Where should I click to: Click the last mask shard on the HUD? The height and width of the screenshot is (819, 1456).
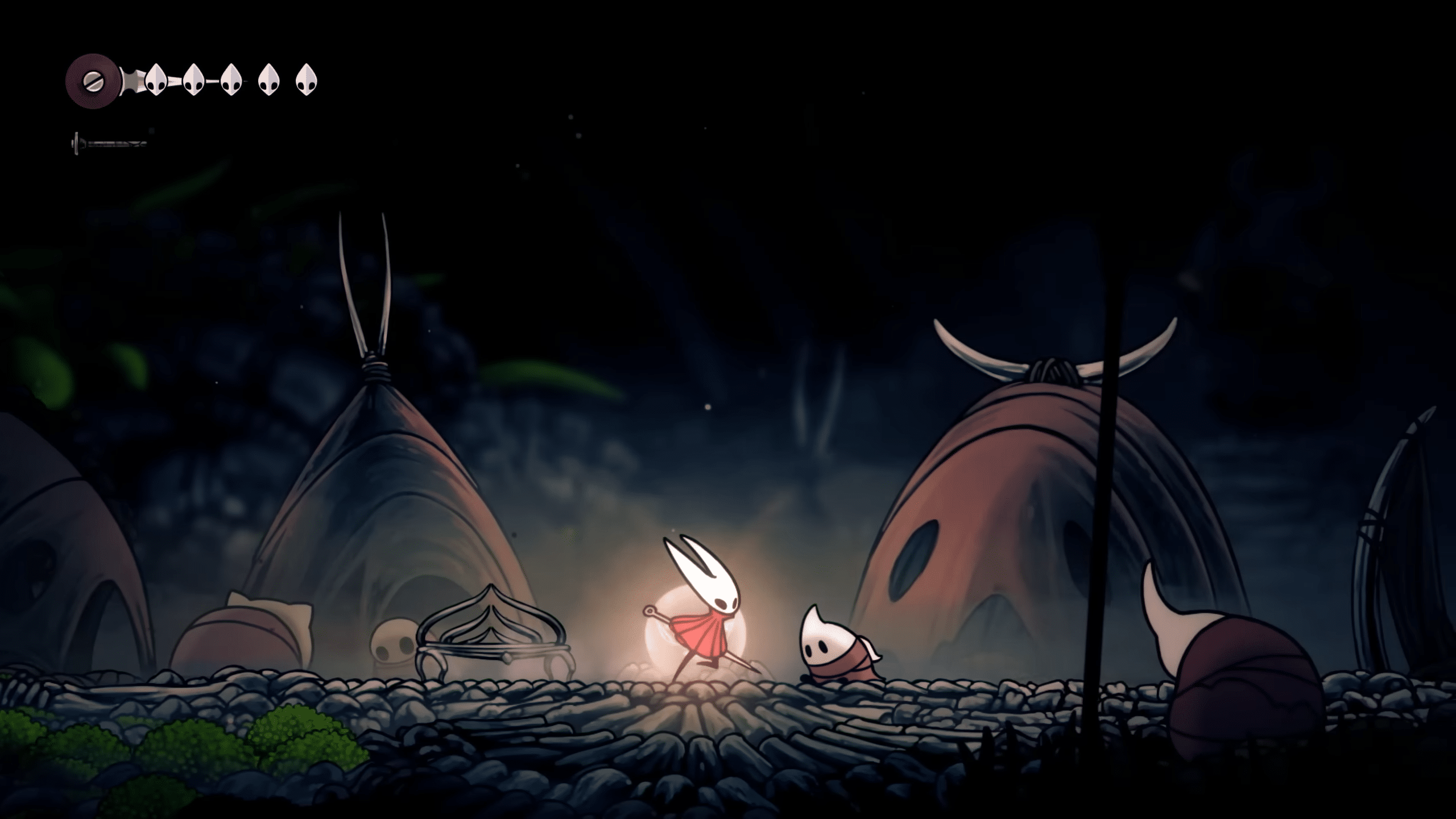point(305,80)
